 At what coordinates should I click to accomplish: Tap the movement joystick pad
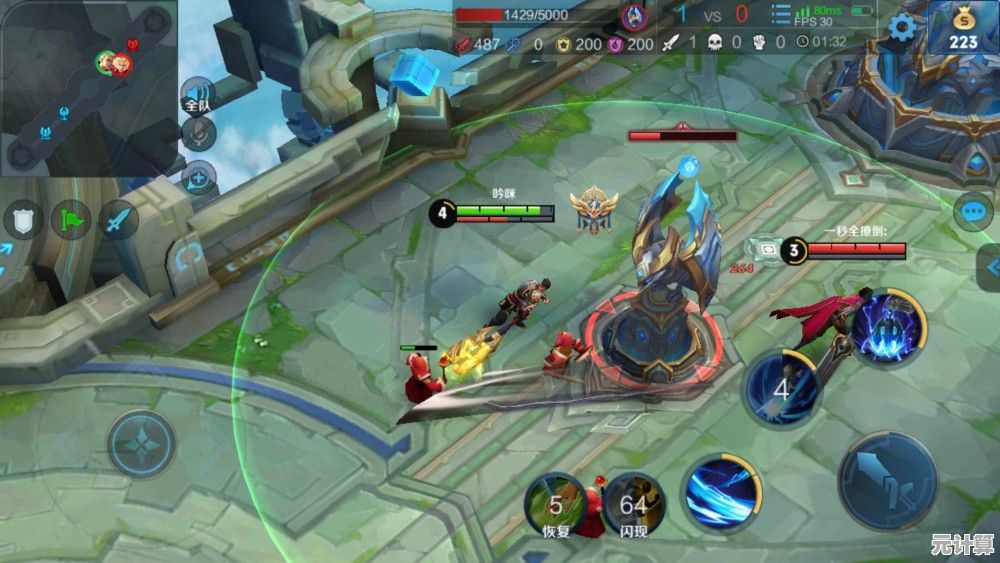[141, 443]
